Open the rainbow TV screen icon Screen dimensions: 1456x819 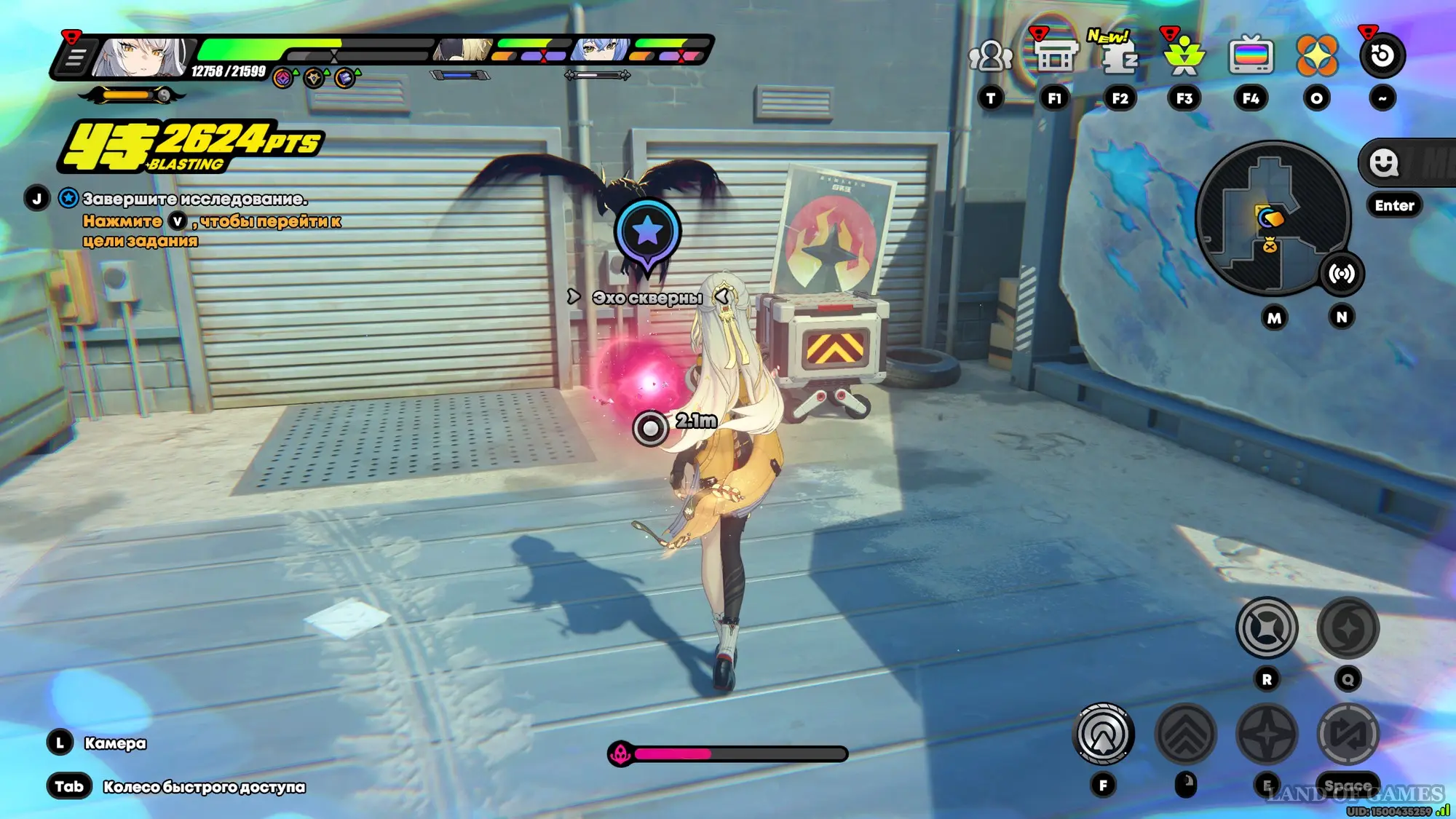click(1251, 56)
